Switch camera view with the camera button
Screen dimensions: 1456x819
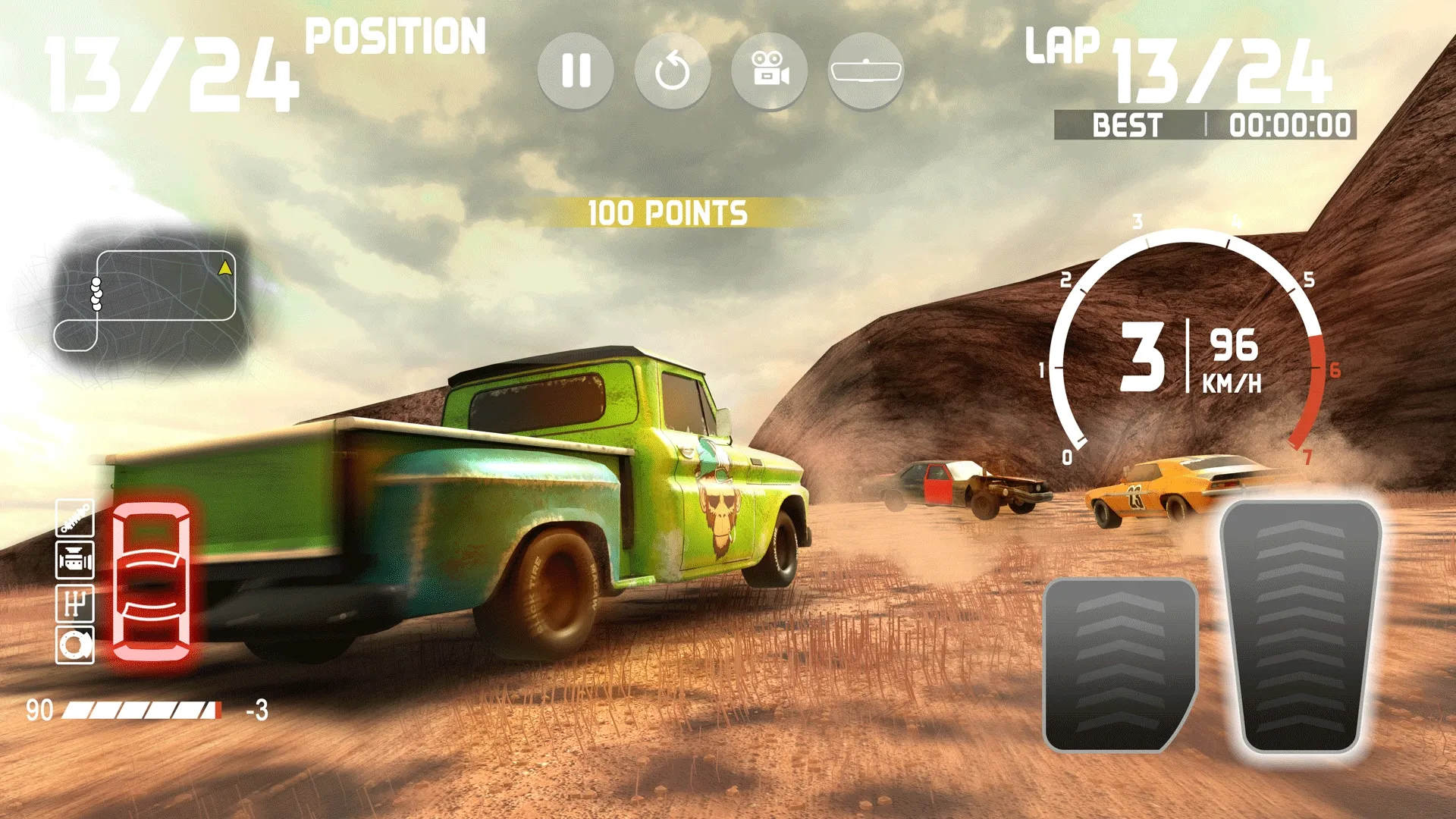[769, 71]
